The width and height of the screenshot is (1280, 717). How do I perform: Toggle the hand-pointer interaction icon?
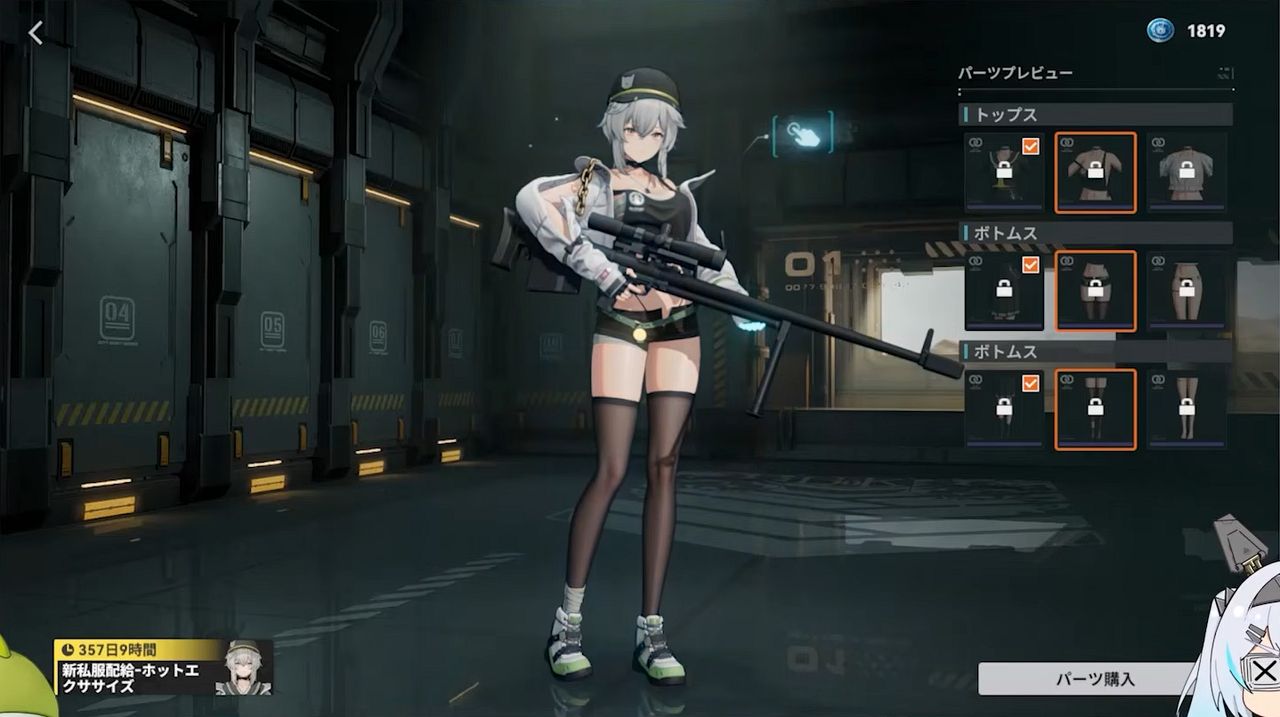coord(802,134)
